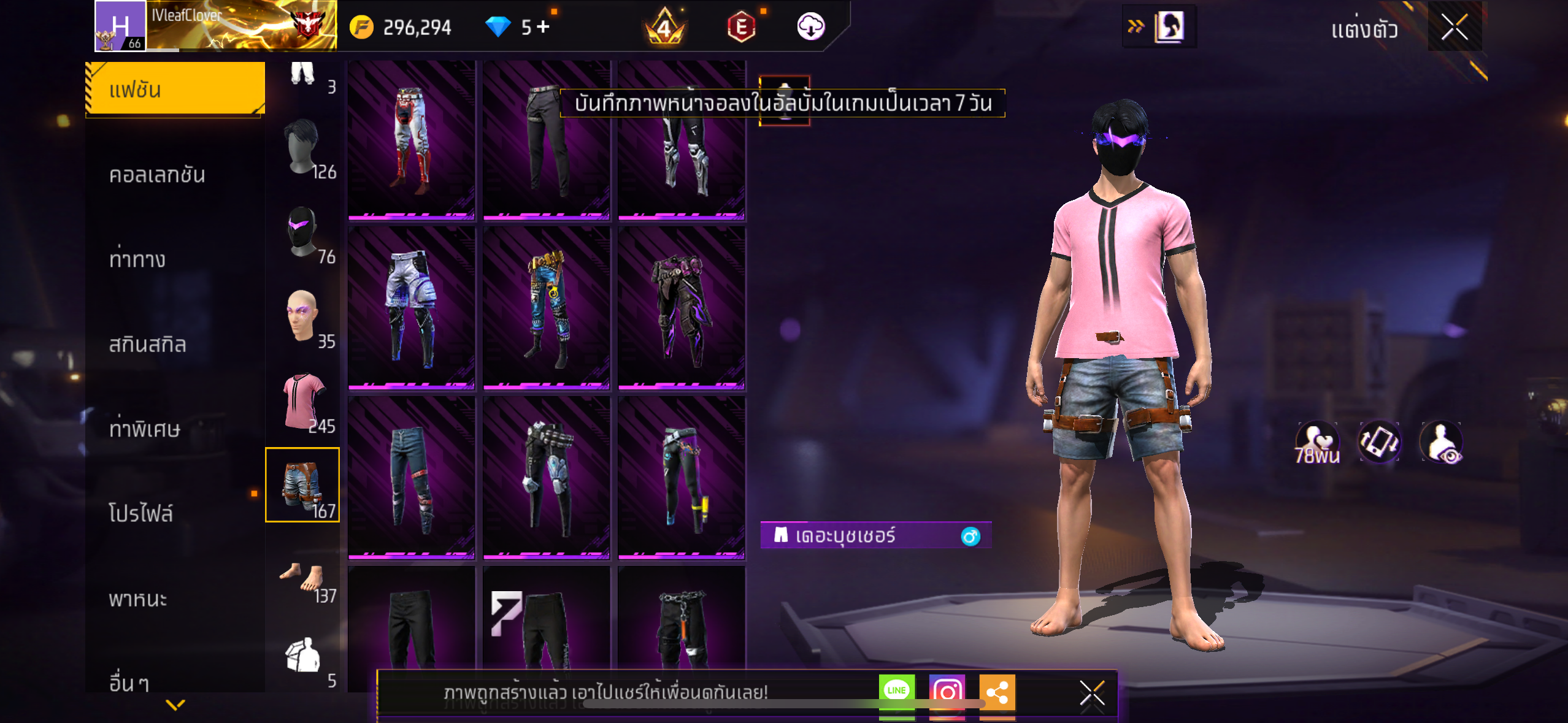
Task: Equip the red and white armored pants
Action: point(411,140)
